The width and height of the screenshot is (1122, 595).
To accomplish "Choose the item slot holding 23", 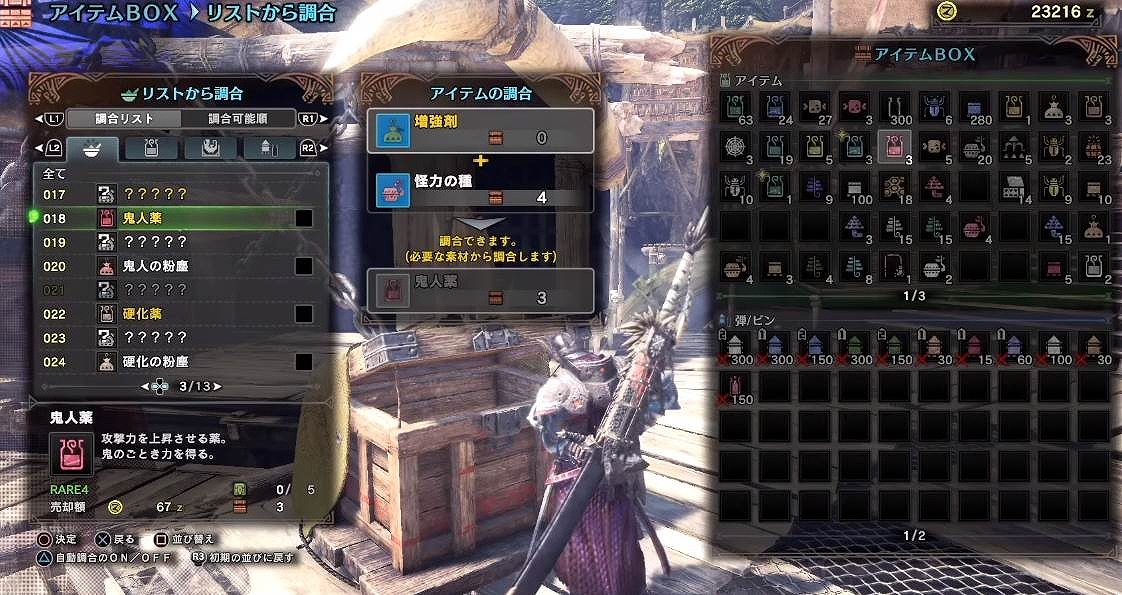I will (1094, 147).
